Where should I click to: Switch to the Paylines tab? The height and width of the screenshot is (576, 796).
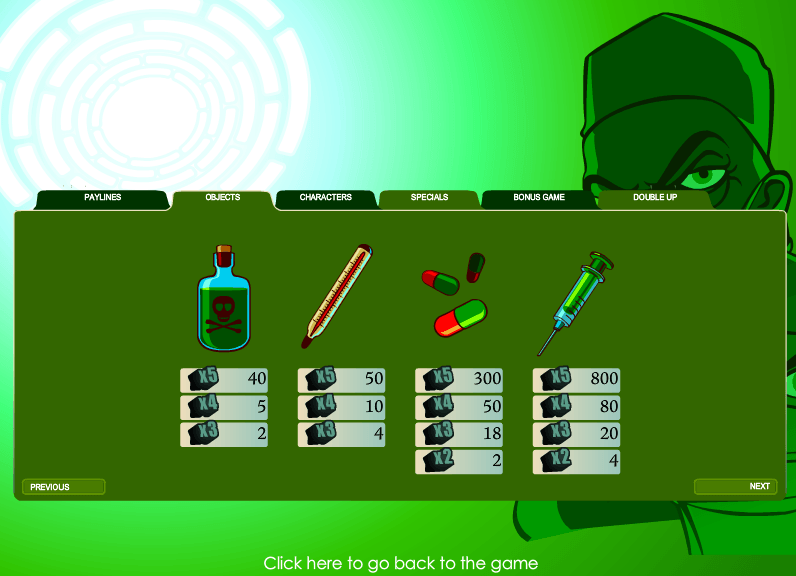pyautogui.click(x=102, y=198)
